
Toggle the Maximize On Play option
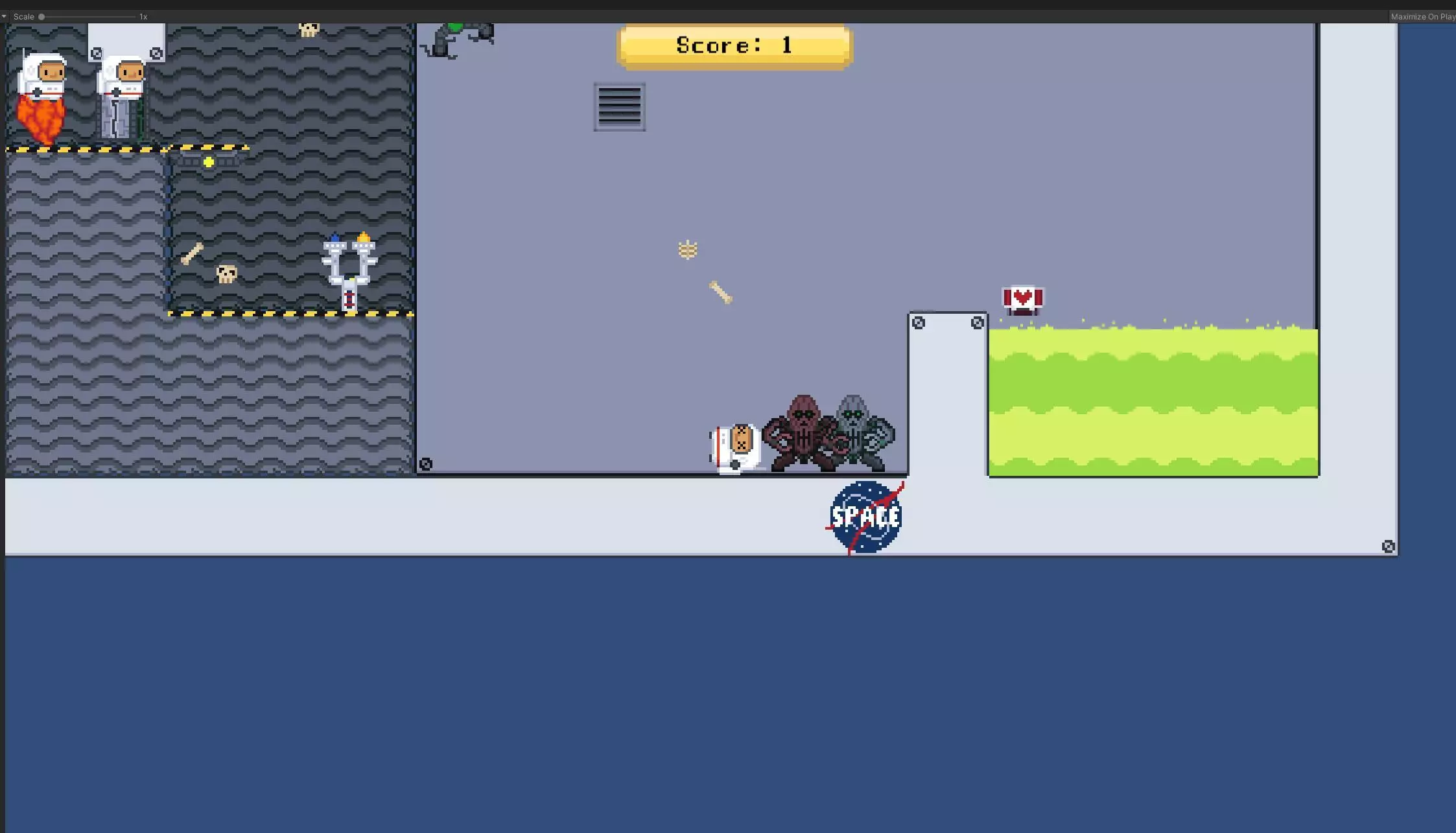pos(1422,16)
